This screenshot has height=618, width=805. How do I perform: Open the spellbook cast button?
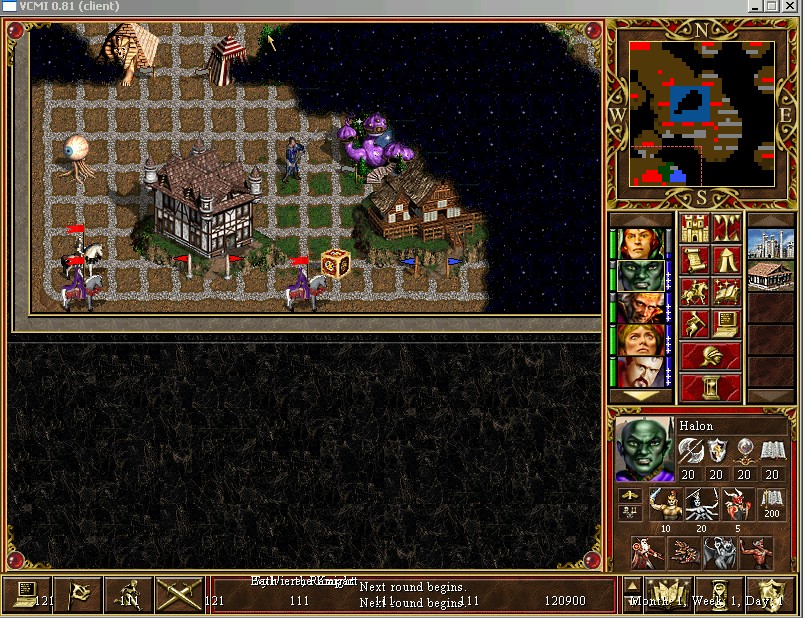(x=727, y=292)
